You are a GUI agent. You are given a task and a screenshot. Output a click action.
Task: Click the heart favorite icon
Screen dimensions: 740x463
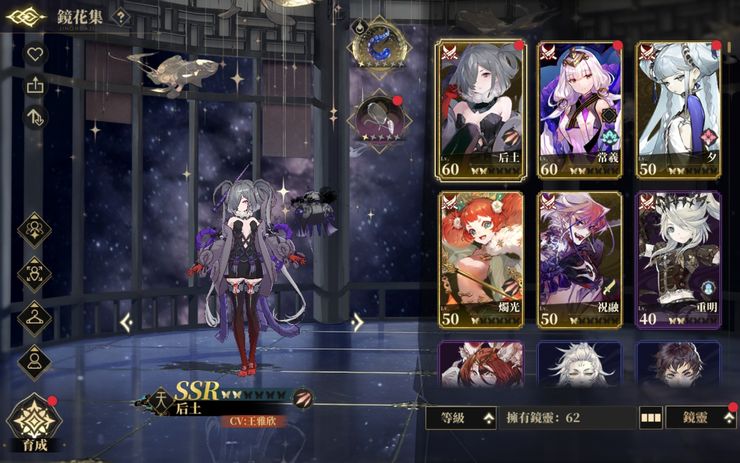(x=35, y=54)
